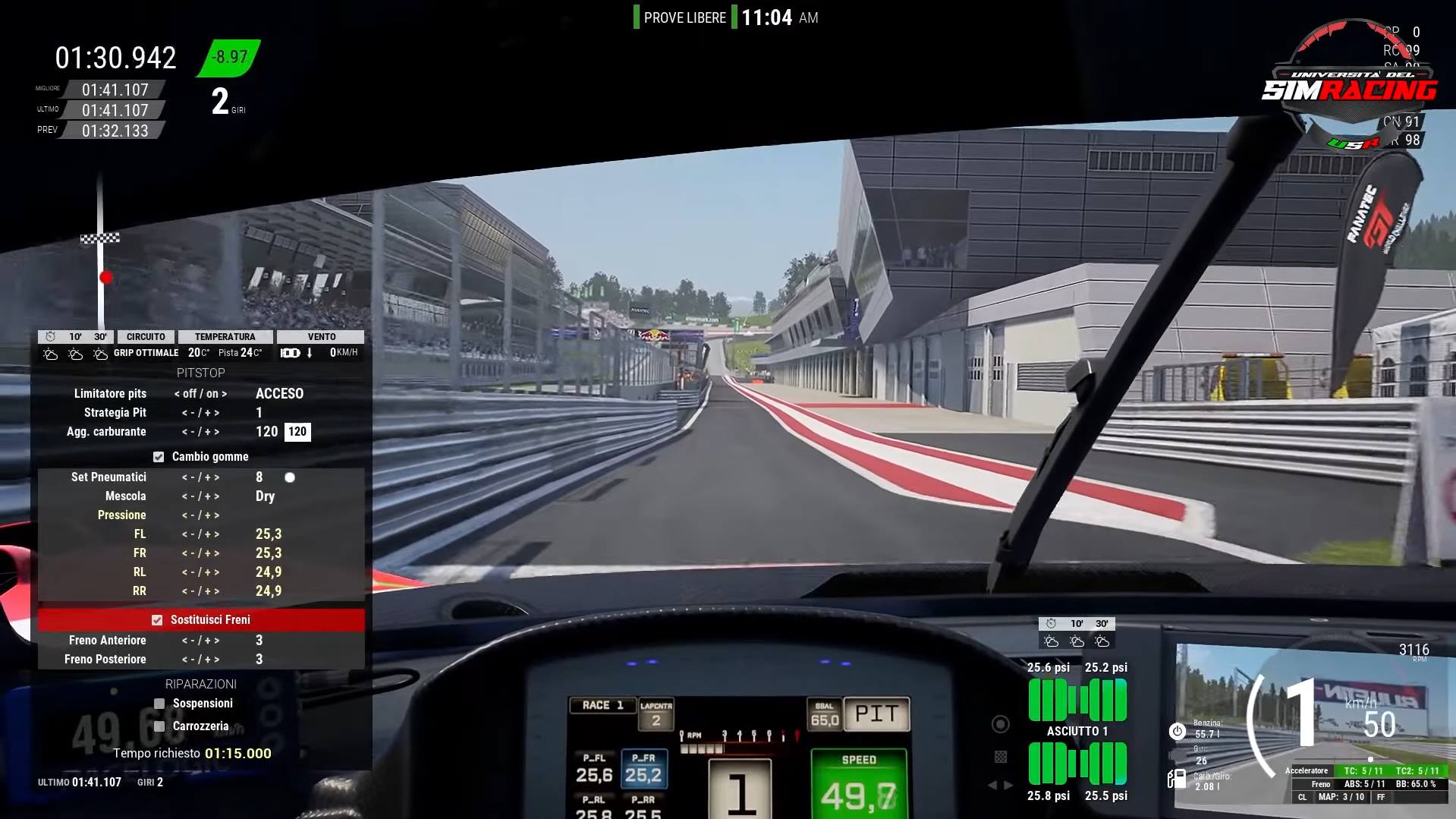Enable the Sospensioni repair checkbox
The height and width of the screenshot is (819, 1456).
[x=159, y=703]
